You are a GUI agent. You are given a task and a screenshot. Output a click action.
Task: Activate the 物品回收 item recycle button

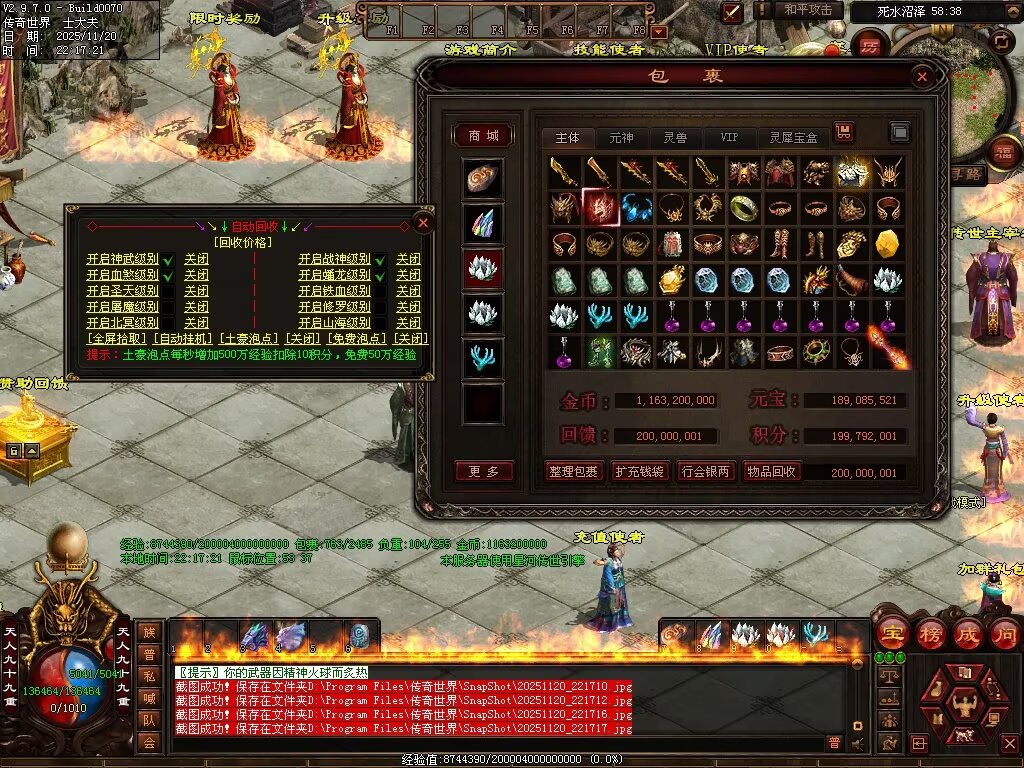[771, 471]
